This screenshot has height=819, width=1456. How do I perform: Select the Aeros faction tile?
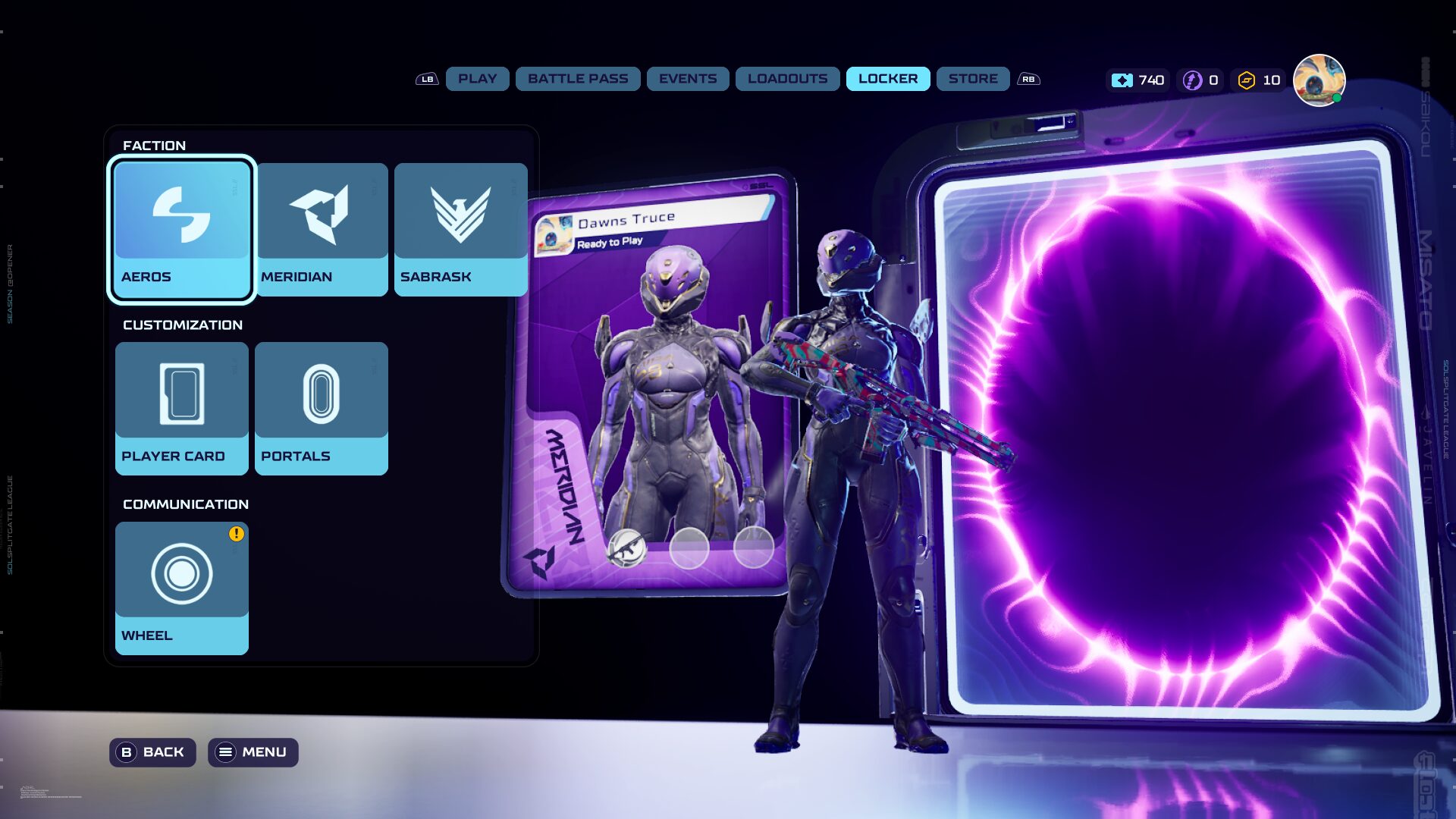click(181, 229)
